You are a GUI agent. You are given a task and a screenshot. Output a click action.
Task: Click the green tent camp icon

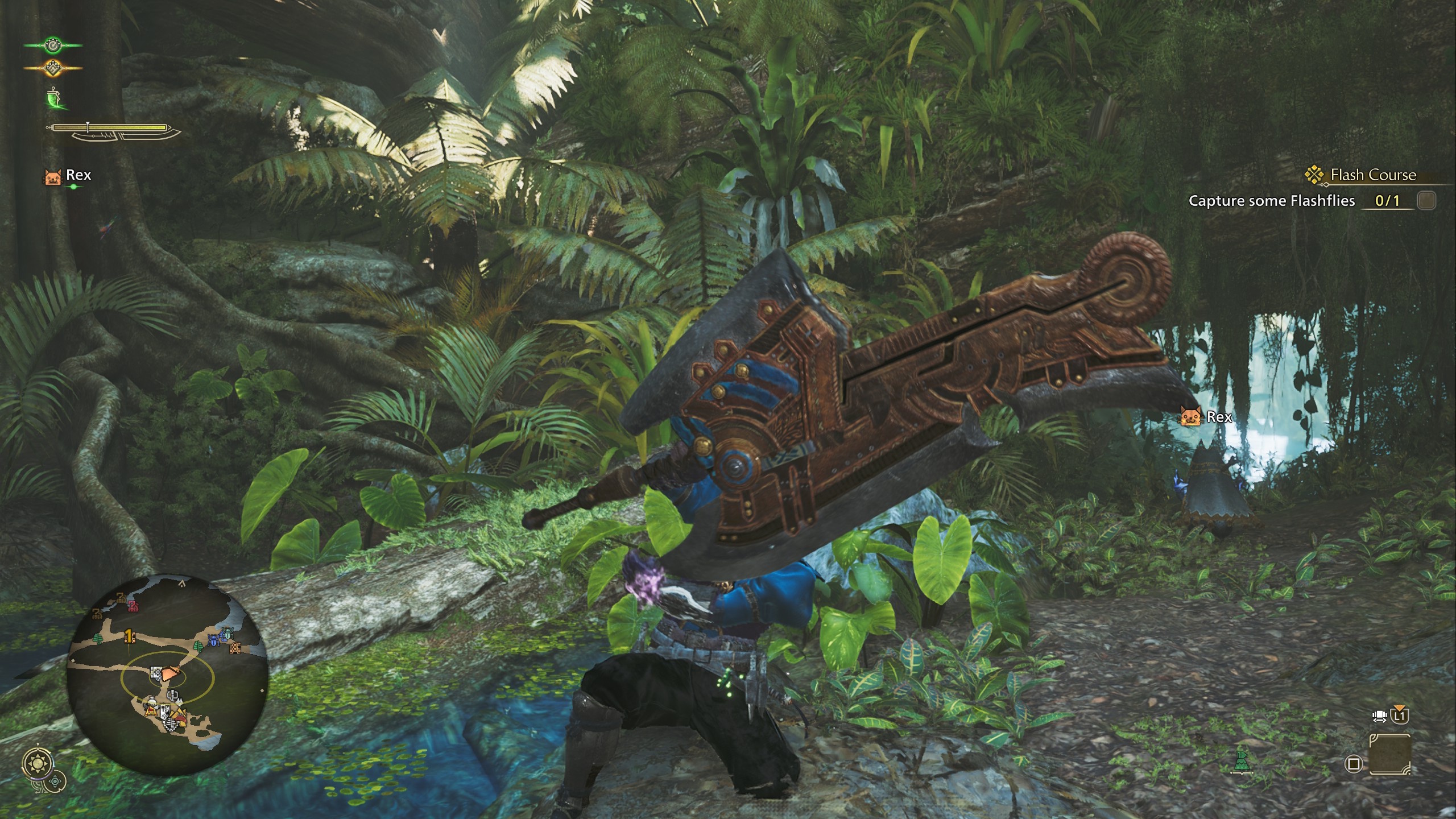(1242, 762)
